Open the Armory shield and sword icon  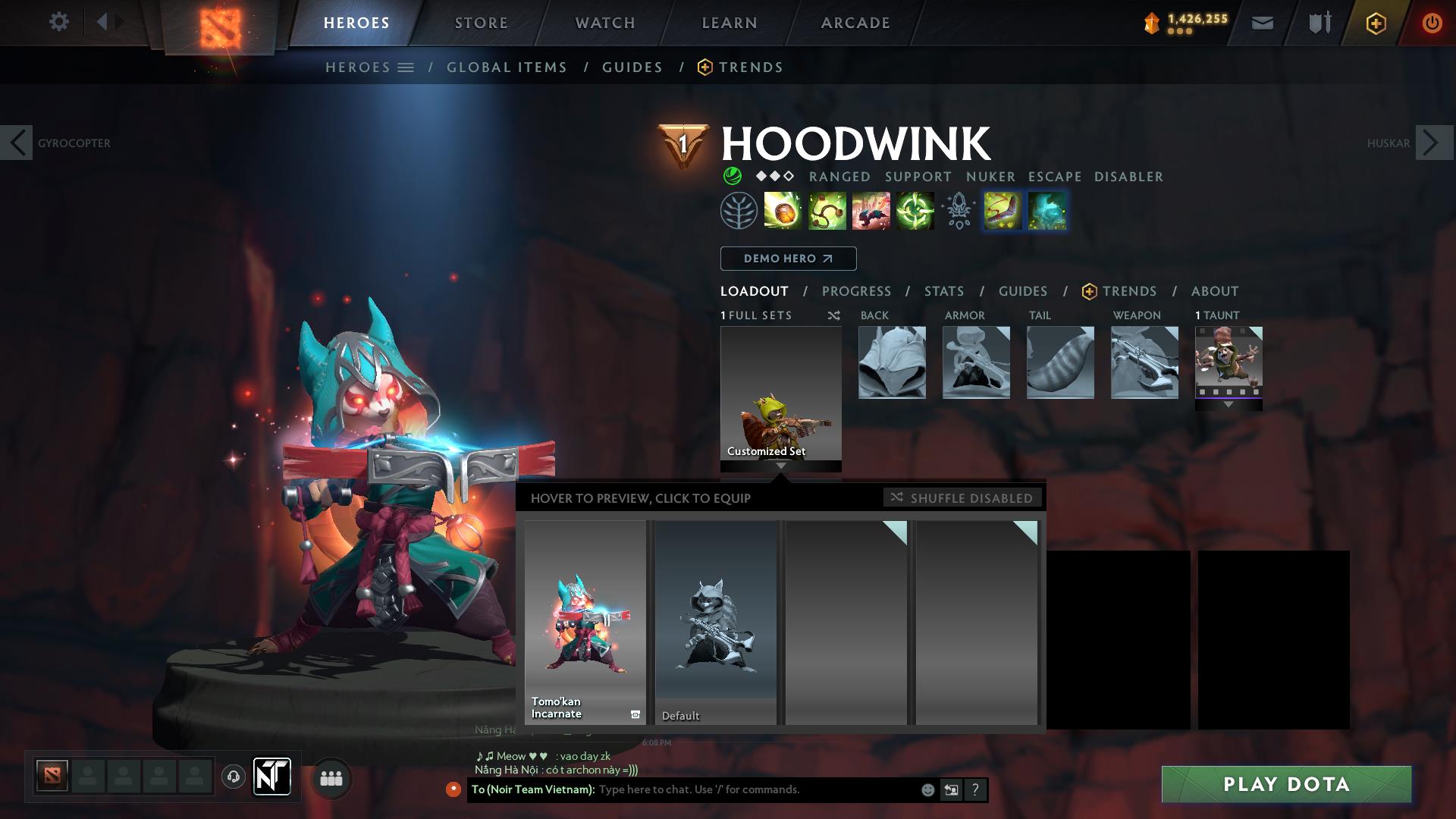pyautogui.click(x=1319, y=23)
